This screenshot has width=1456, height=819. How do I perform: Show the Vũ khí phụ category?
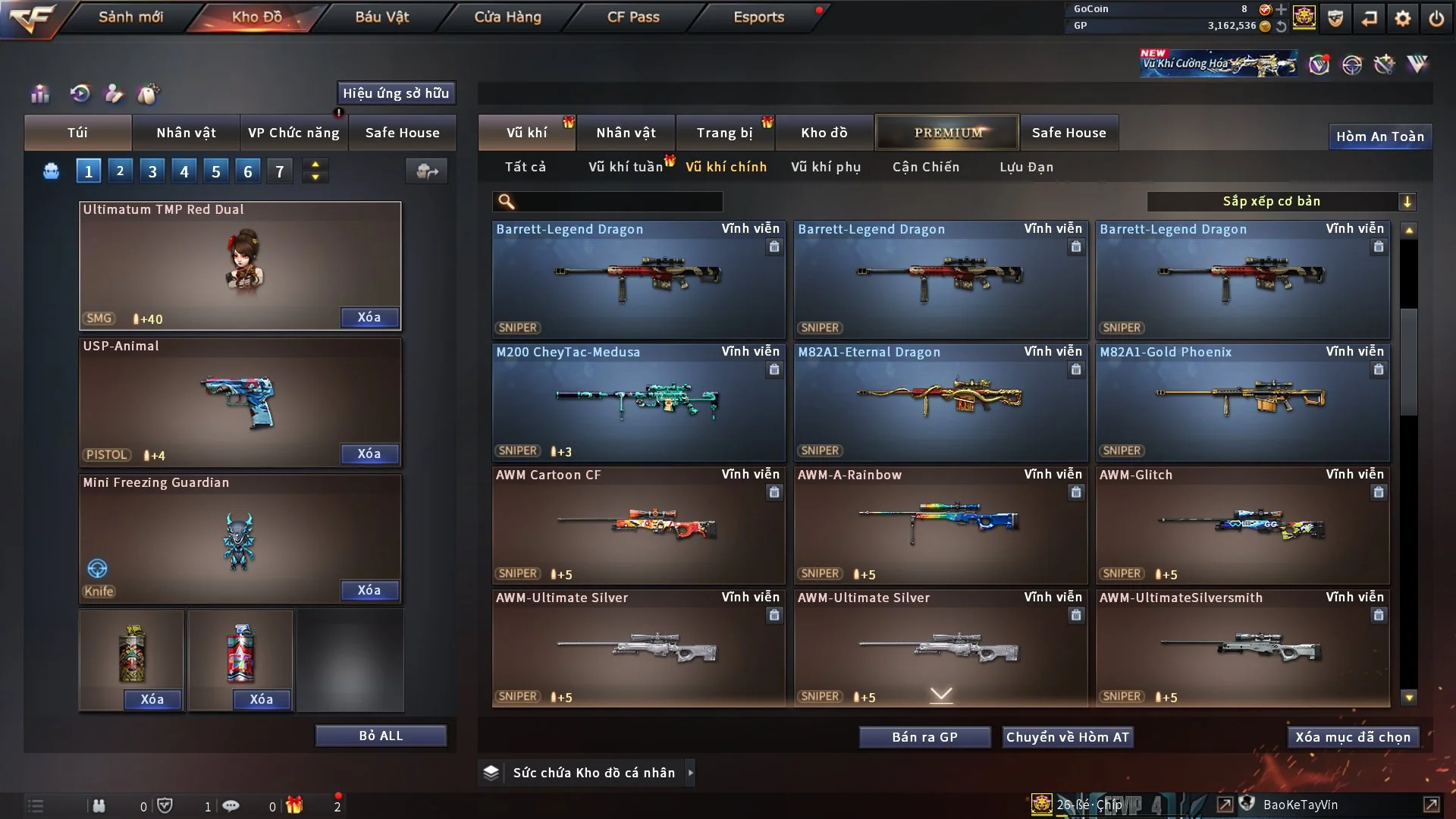826,167
